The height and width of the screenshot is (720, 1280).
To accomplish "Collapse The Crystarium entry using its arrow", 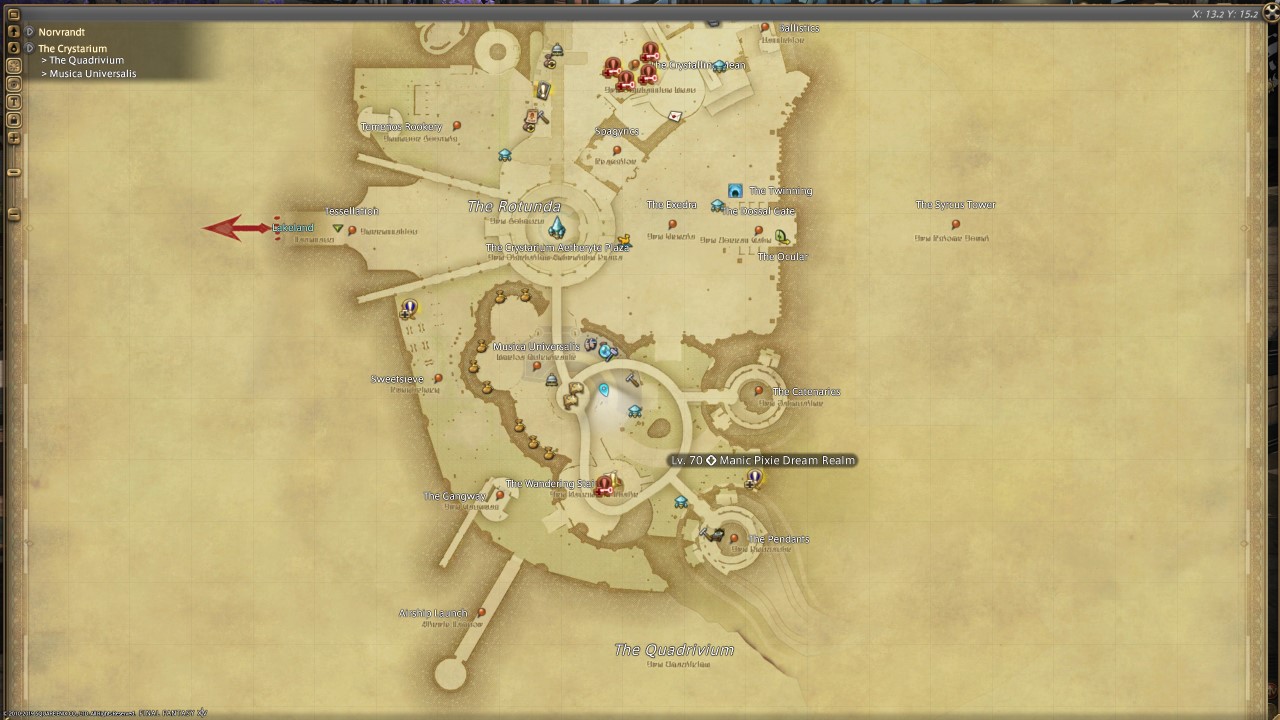I will (30, 47).
